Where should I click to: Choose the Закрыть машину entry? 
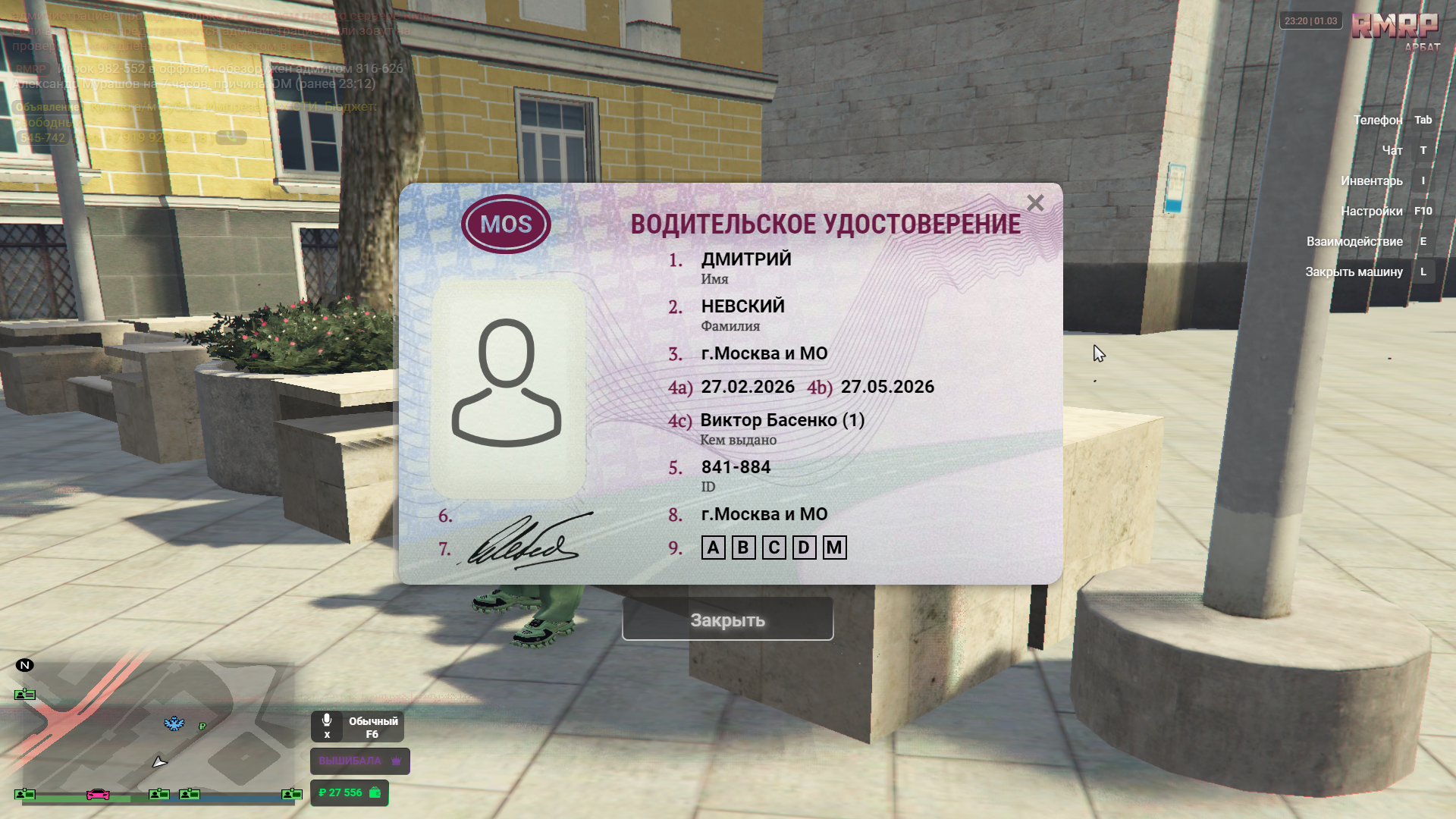[1354, 271]
